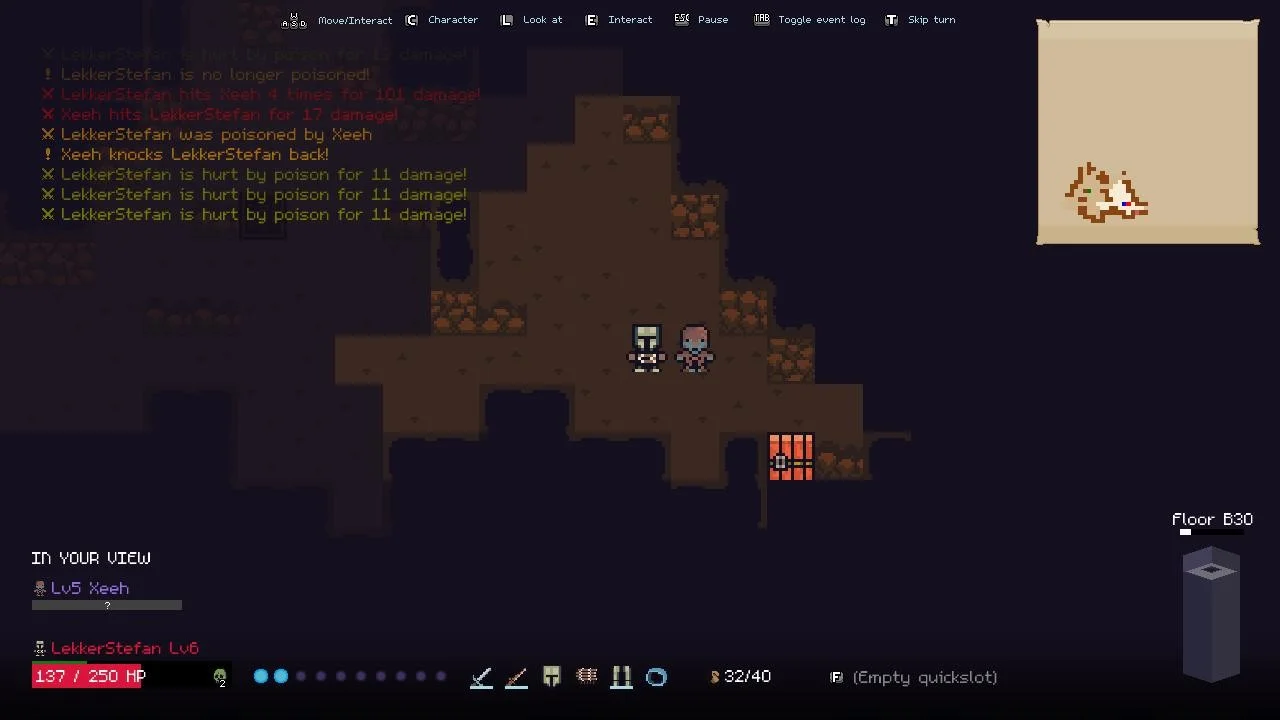
Task: Click the ring equipment icon
Action: 657,677
